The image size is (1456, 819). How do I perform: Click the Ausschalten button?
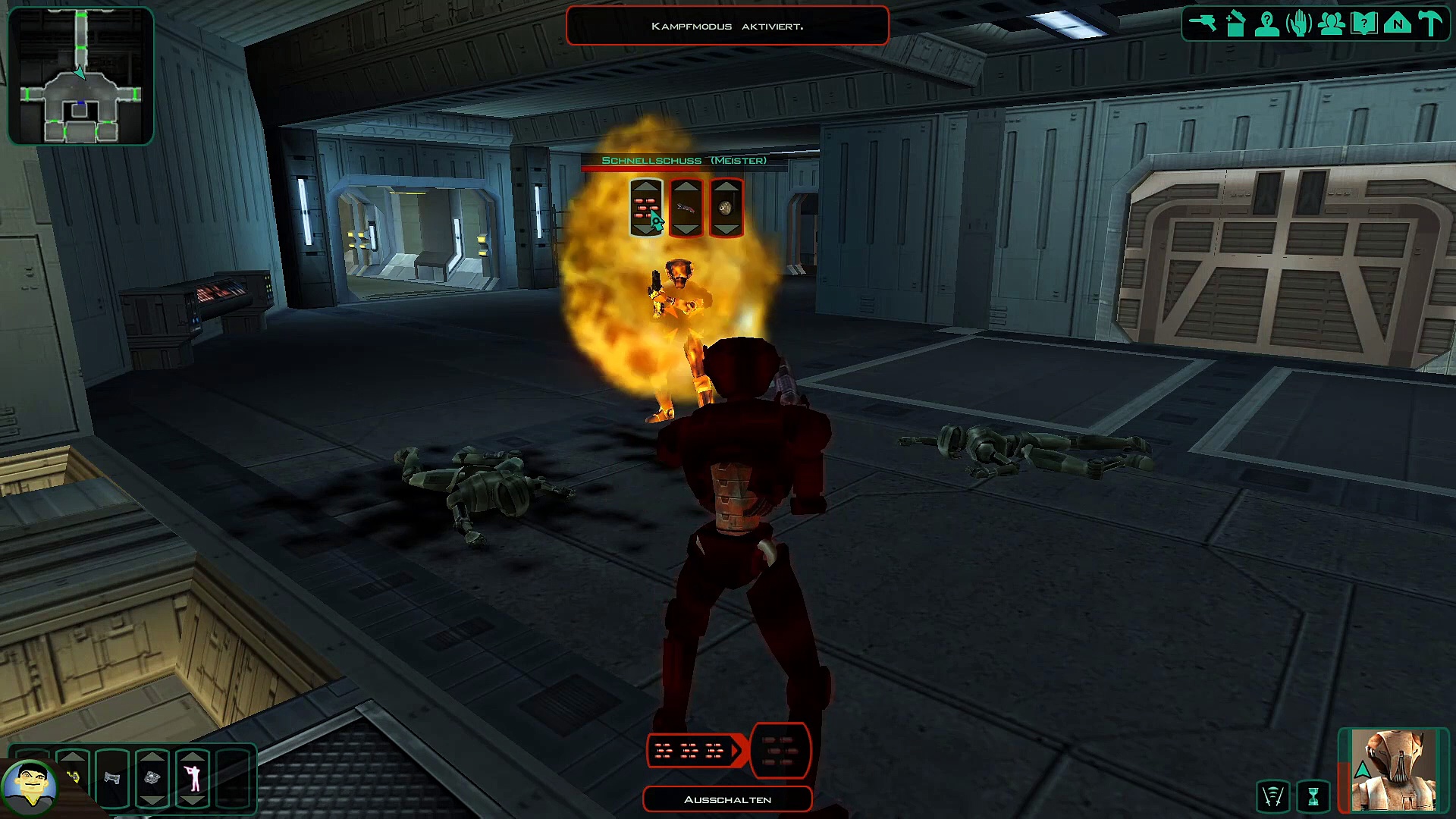(727, 799)
